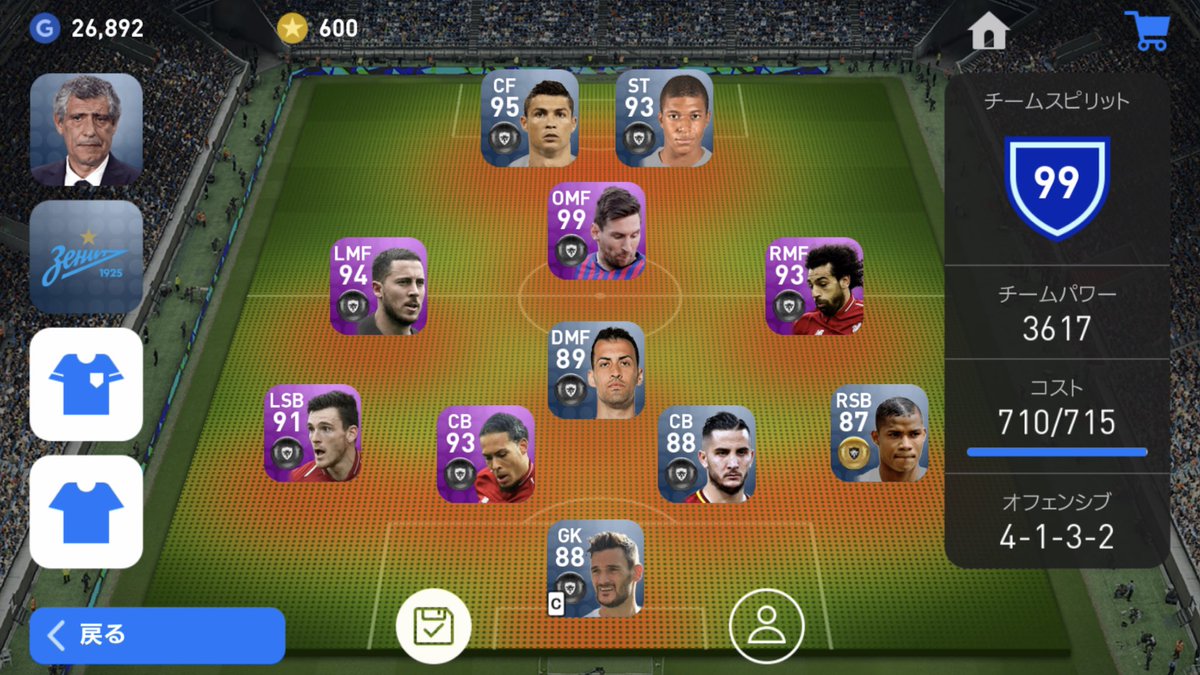Select the RMF 93 player card

tap(814, 286)
